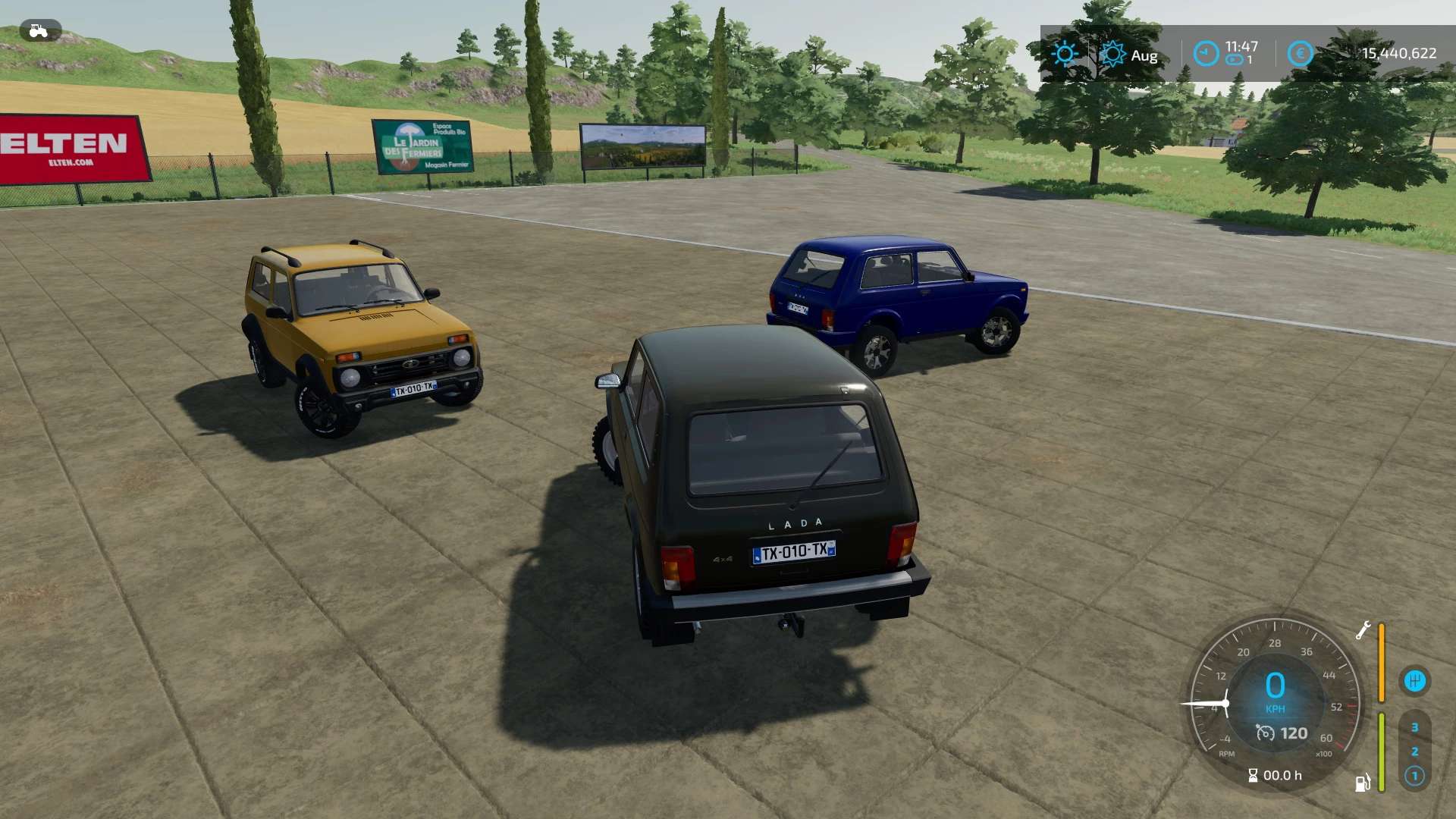Click the time-scale icon showing 1

[1235, 58]
